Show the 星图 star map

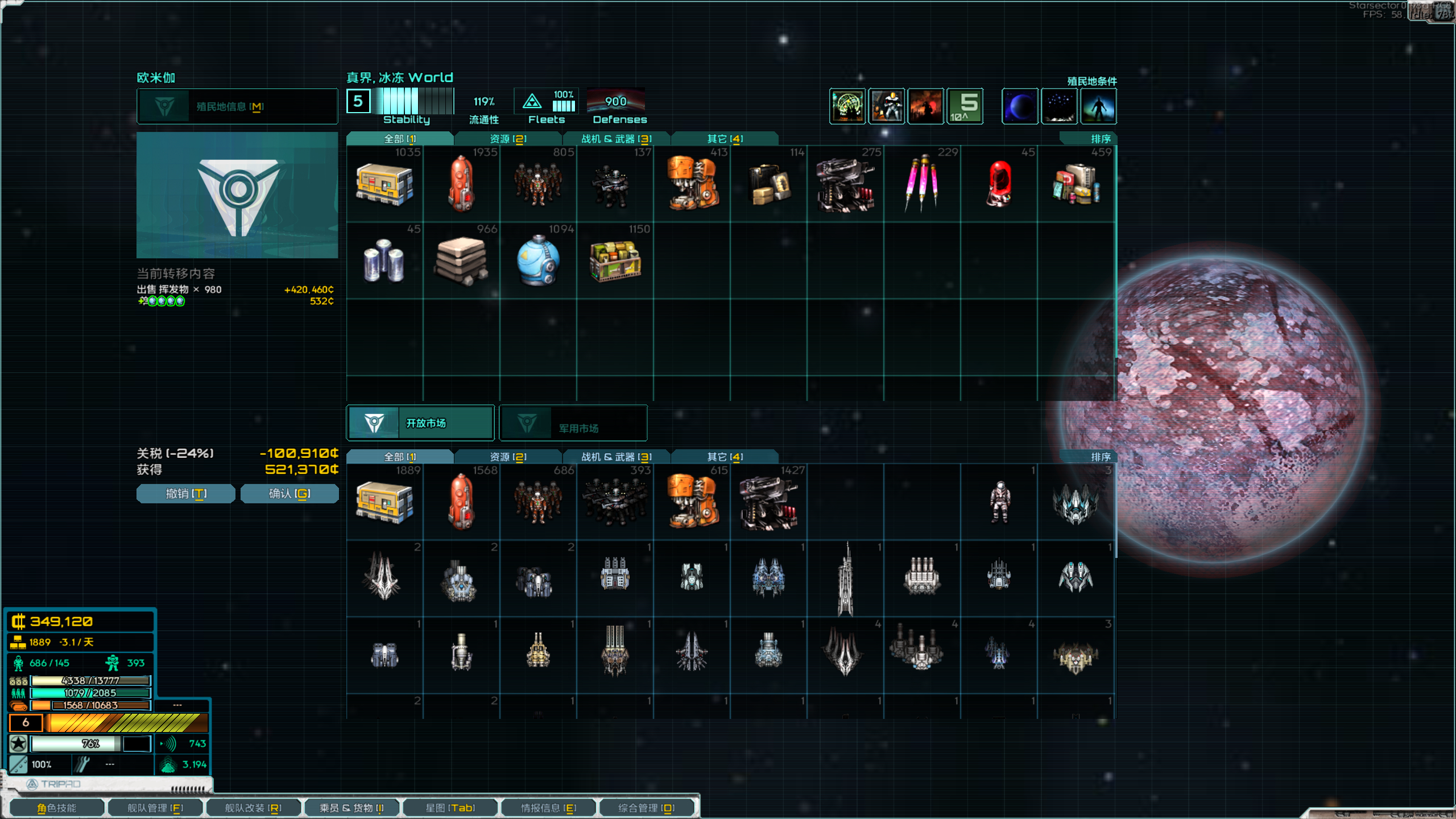(449, 808)
